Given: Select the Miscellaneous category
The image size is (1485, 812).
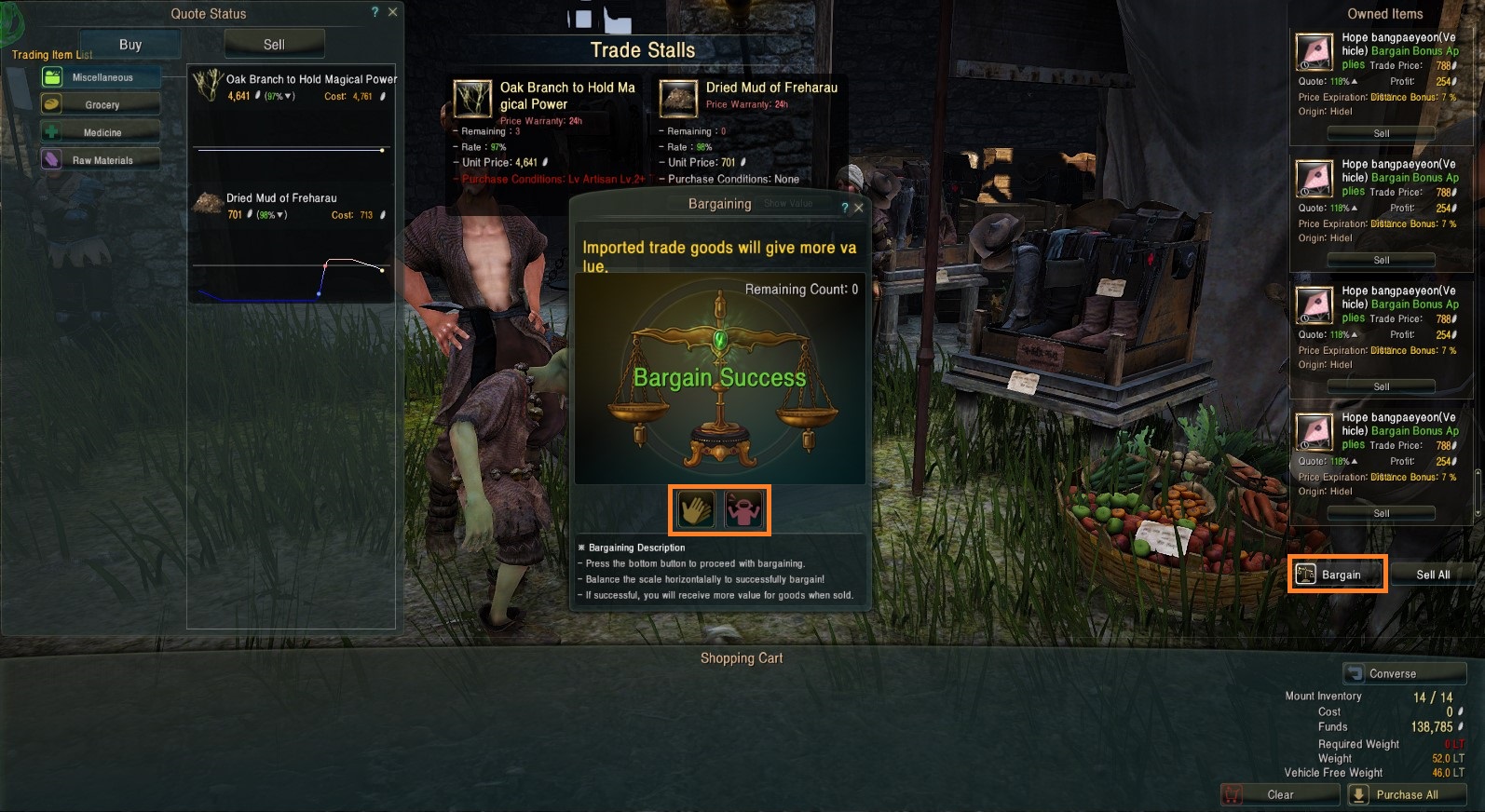Looking at the screenshot, I should (102, 77).
